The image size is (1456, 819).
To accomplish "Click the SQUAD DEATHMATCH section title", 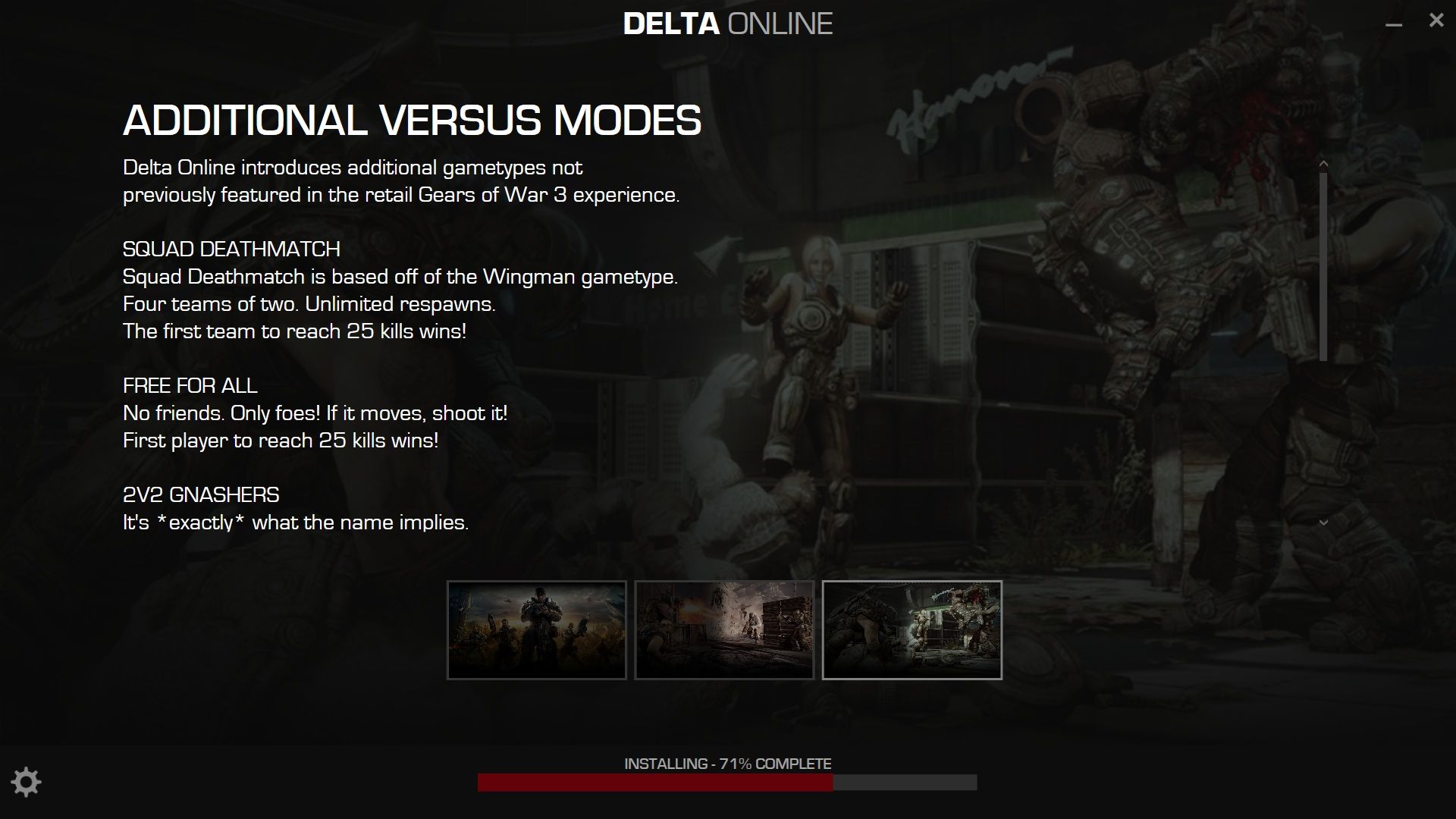I will (x=232, y=248).
